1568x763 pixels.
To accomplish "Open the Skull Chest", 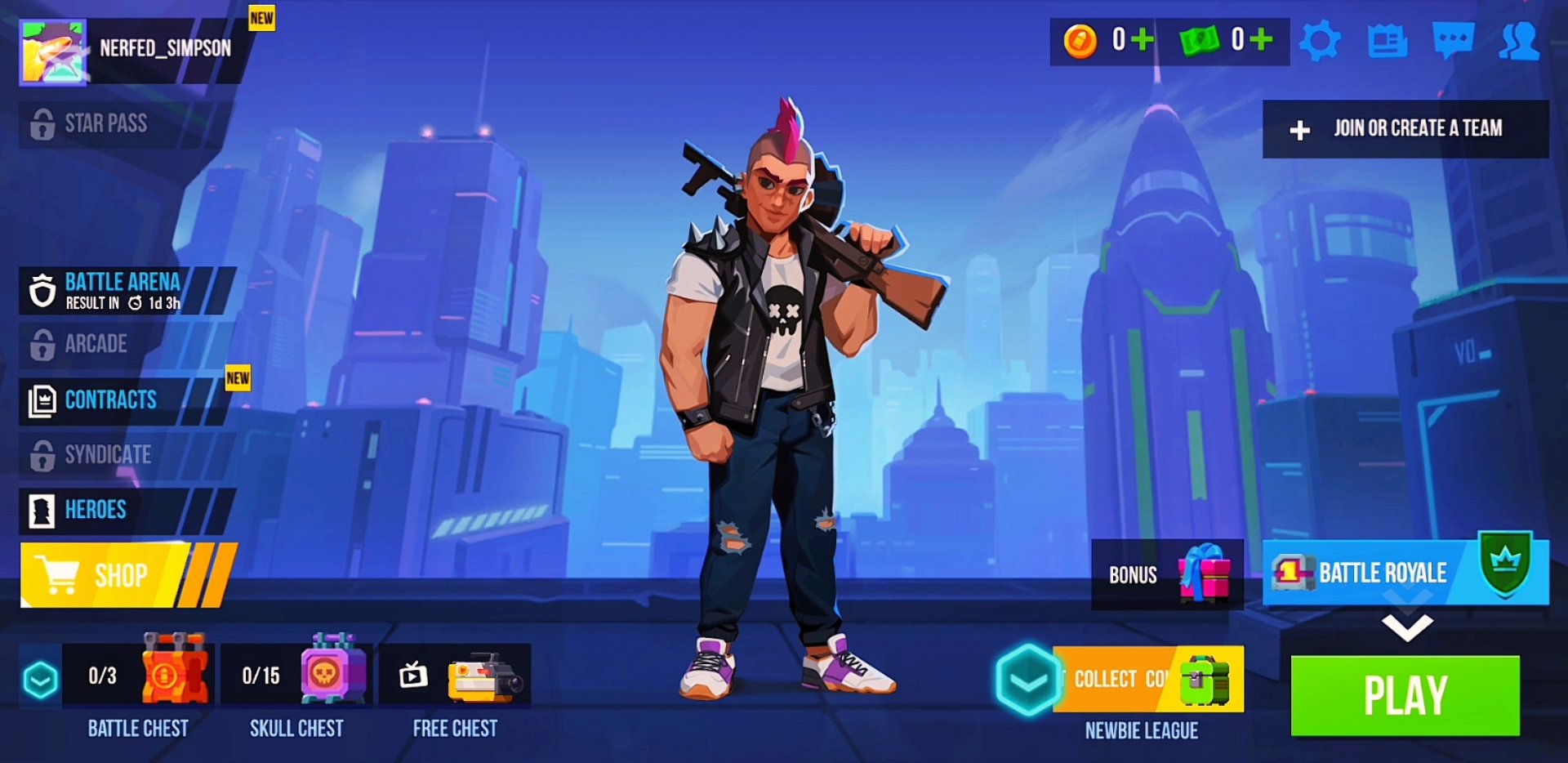I will (296, 676).
